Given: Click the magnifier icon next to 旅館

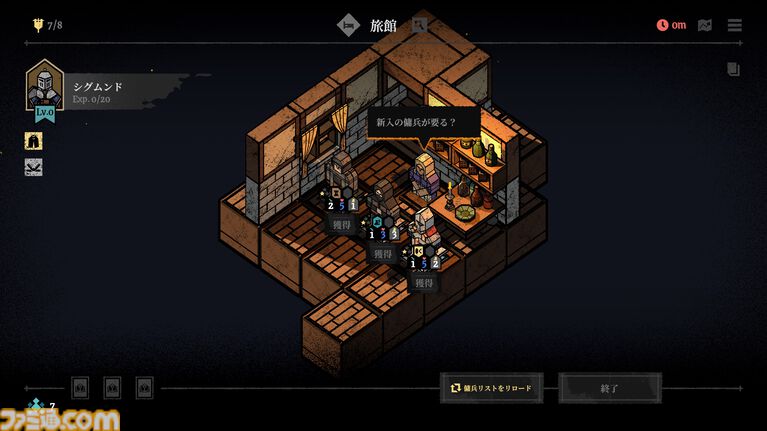Looking at the screenshot, I should 420,25.
